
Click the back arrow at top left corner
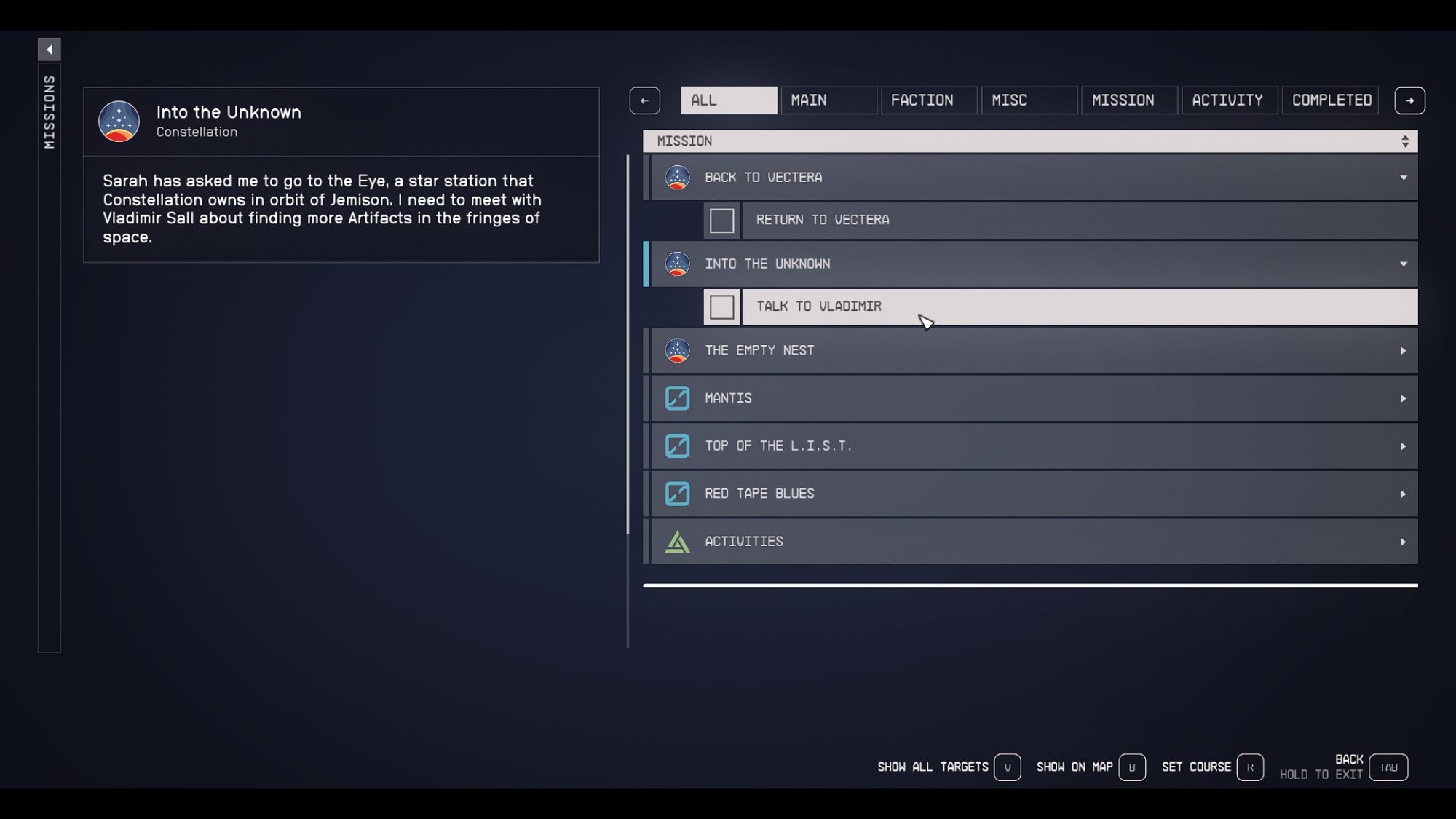[50, 49]
